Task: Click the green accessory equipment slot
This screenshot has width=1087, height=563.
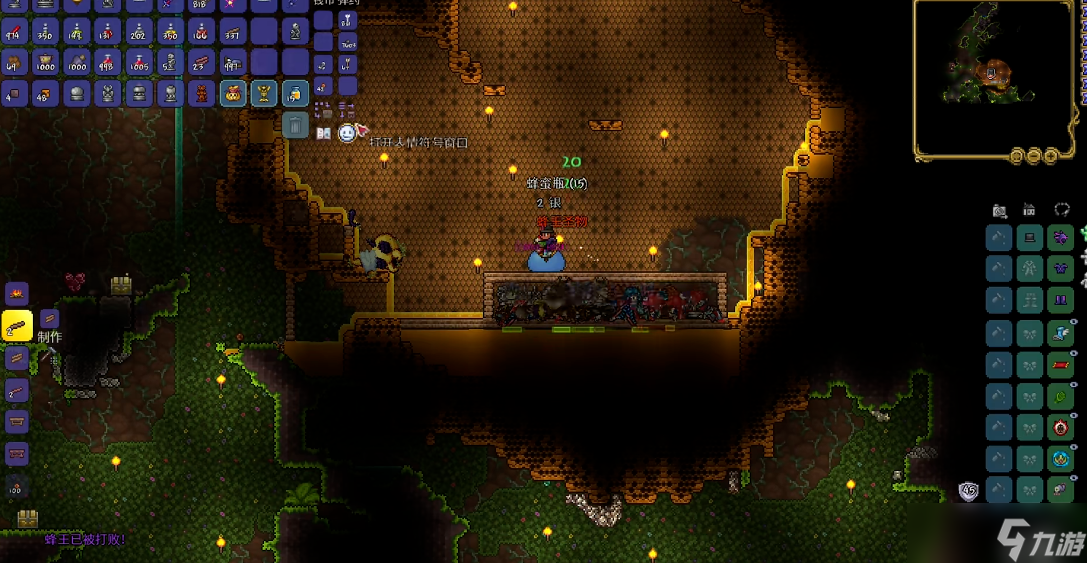Action: (1060, 396)
